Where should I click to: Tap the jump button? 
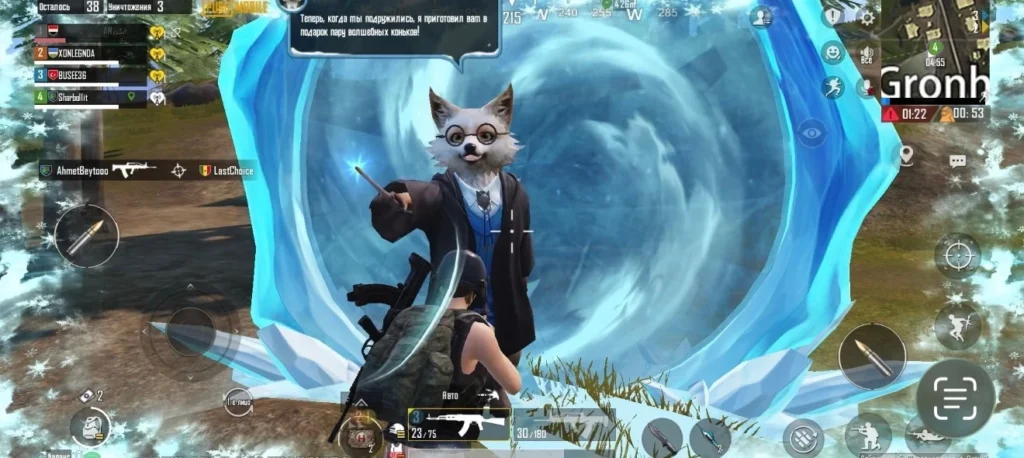(x=957, y=326)
